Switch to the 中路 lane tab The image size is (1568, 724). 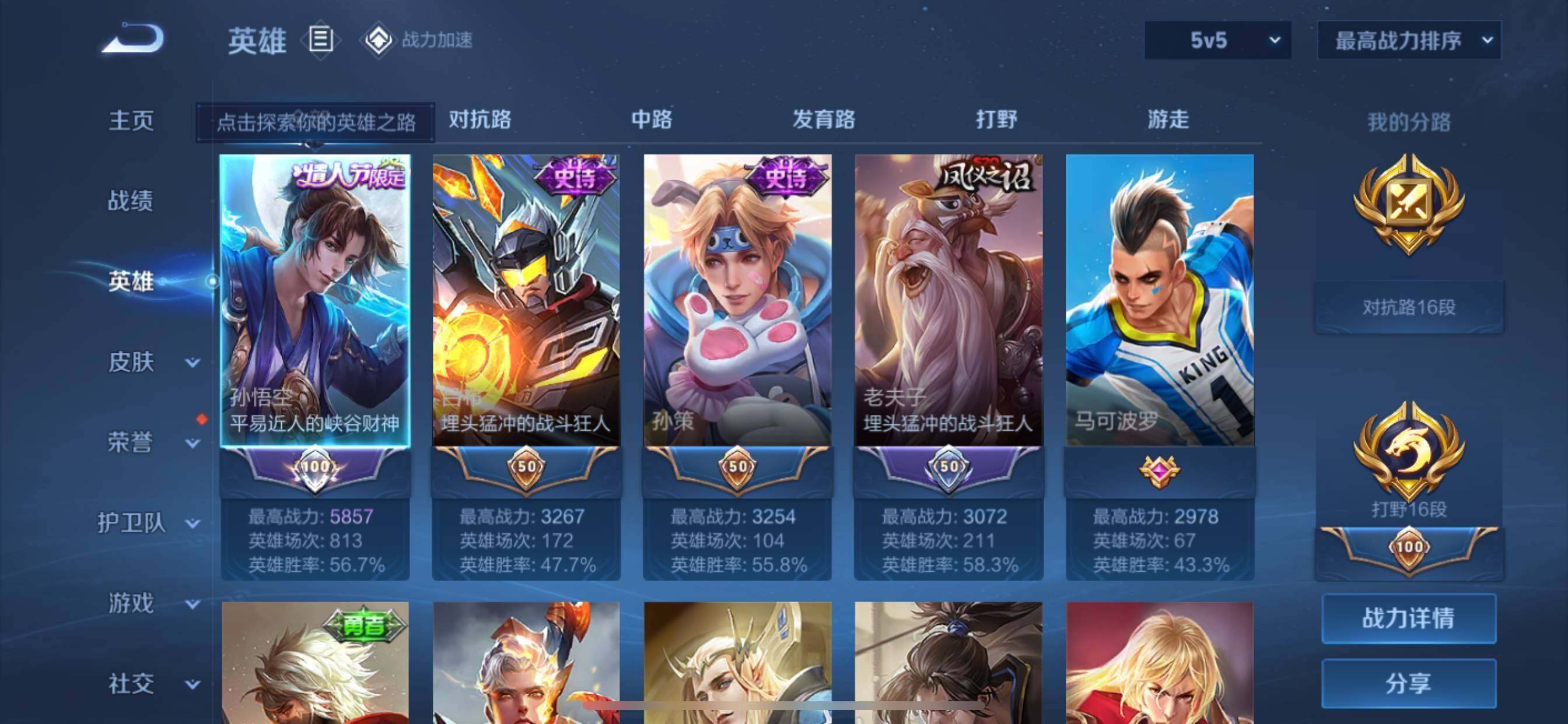(652, 120)
